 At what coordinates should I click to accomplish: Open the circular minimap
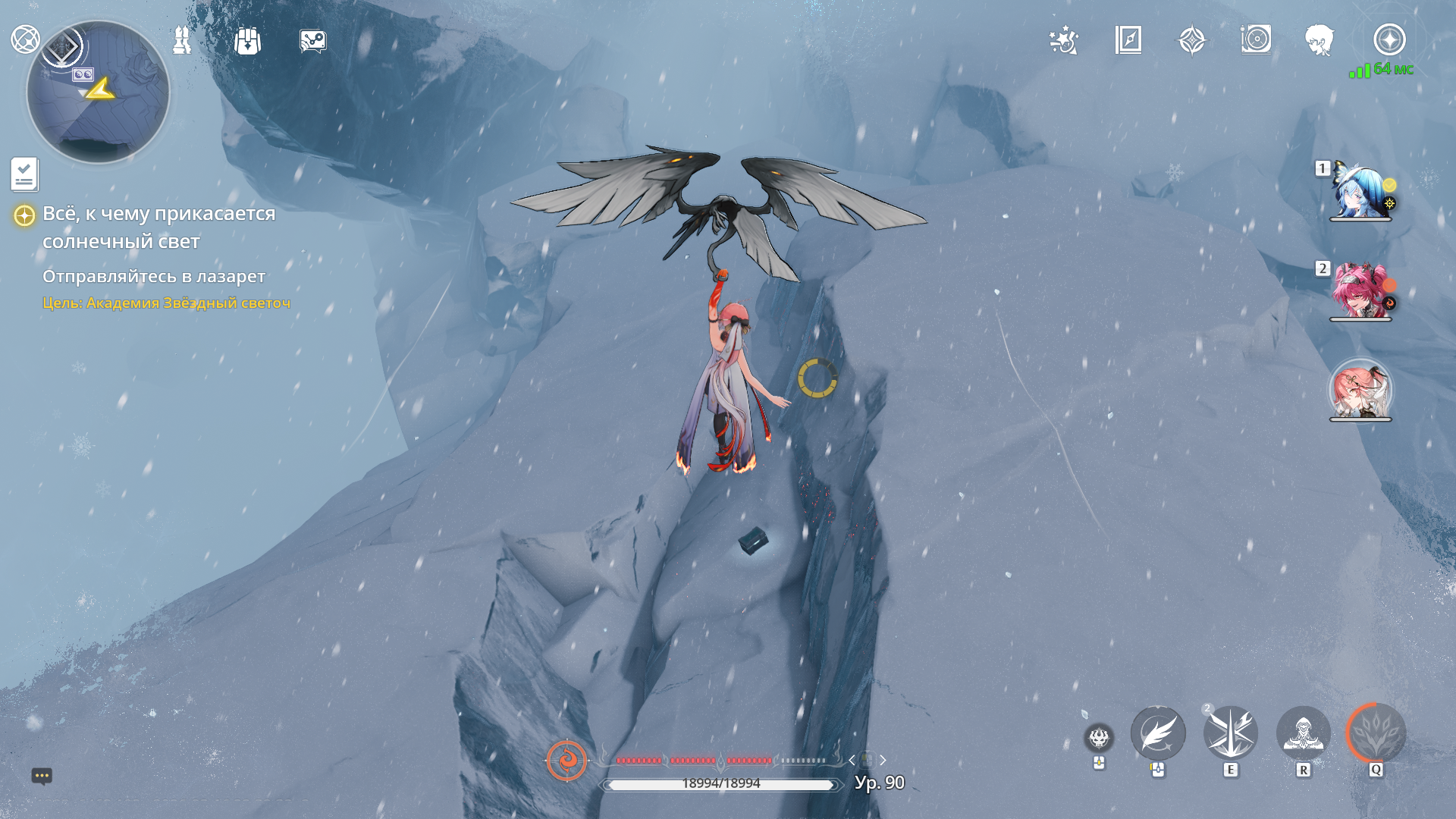[x=98, y=92]
